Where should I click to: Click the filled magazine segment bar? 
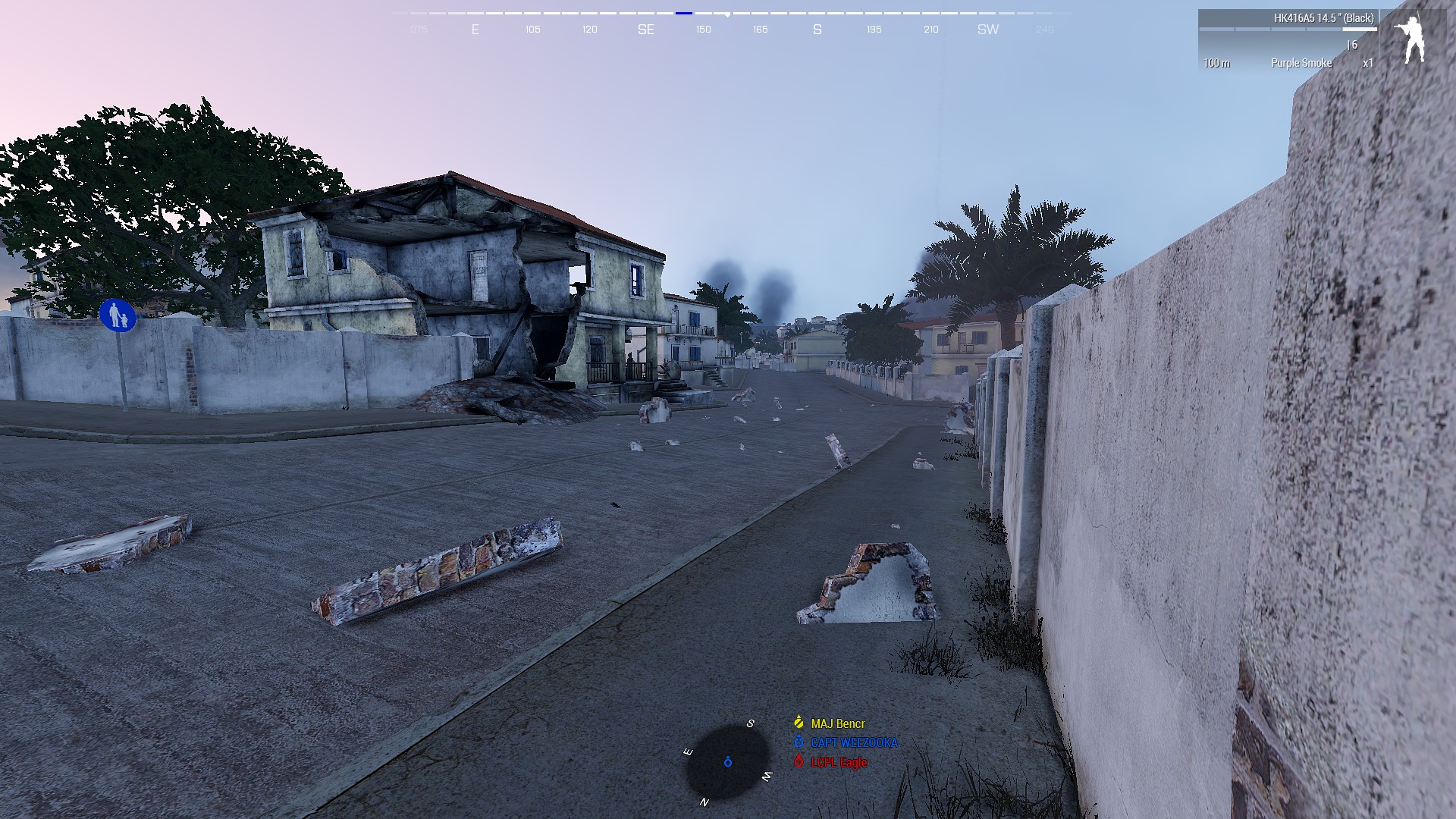[x=1358, y=29]
